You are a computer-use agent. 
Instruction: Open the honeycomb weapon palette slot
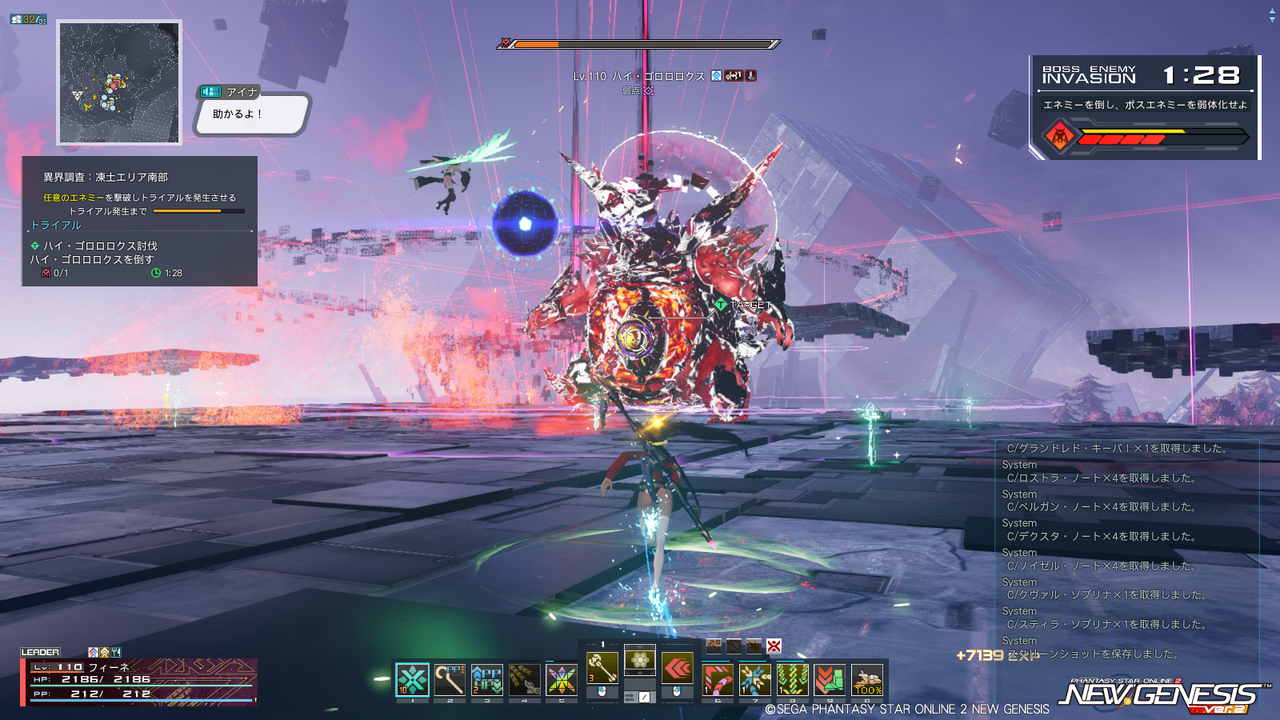[x=639, y=660]
